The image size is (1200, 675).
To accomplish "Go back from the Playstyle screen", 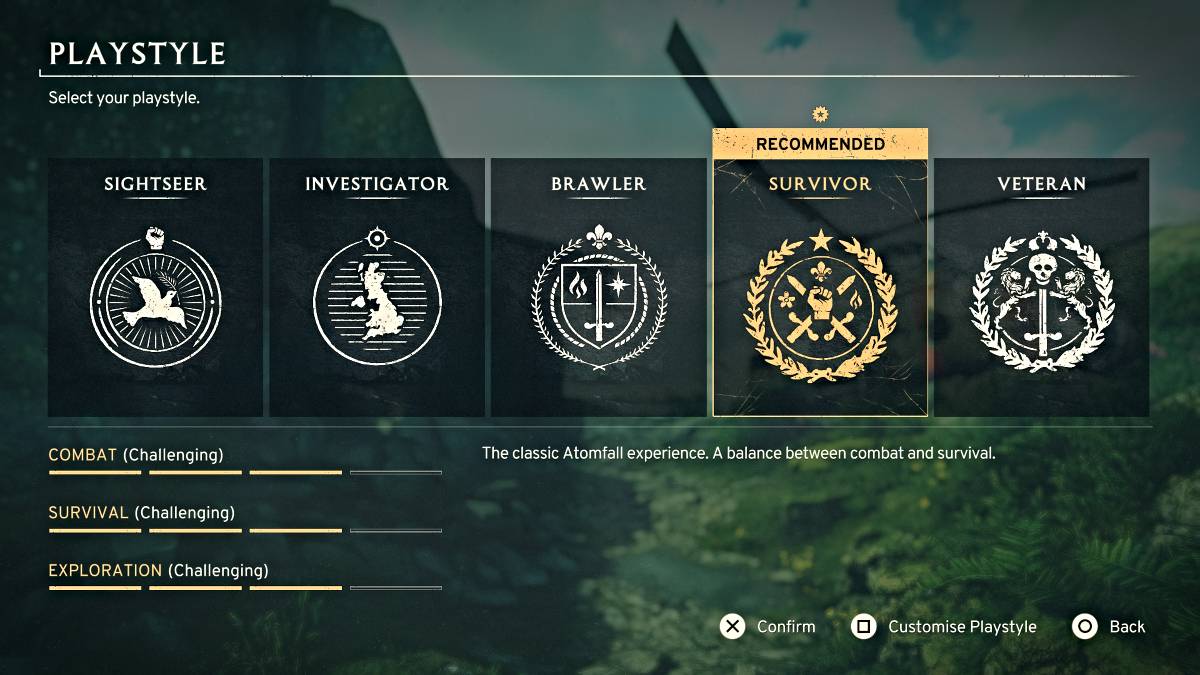I will [1109, 627].
